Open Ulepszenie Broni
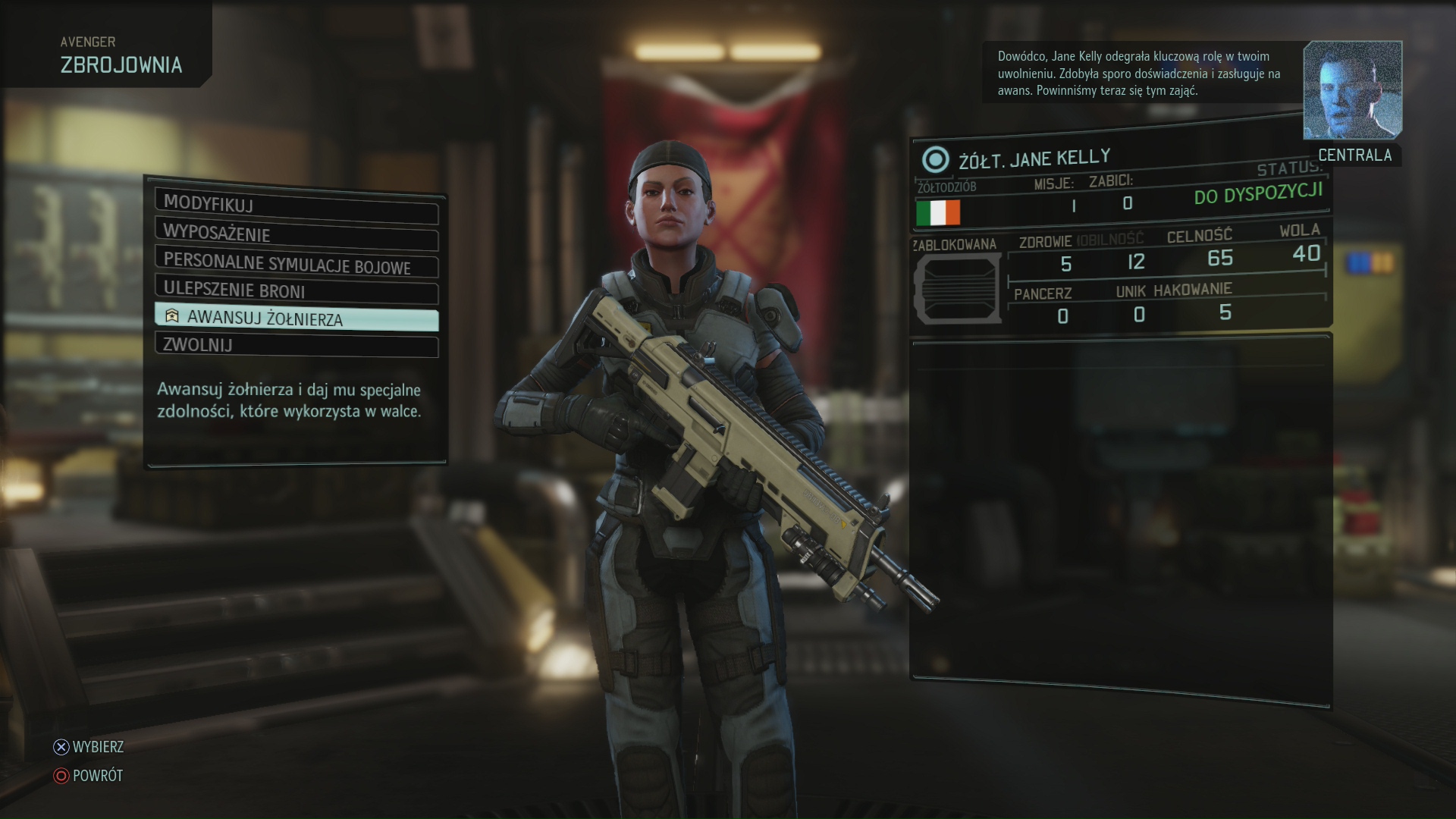 point(296,290)
